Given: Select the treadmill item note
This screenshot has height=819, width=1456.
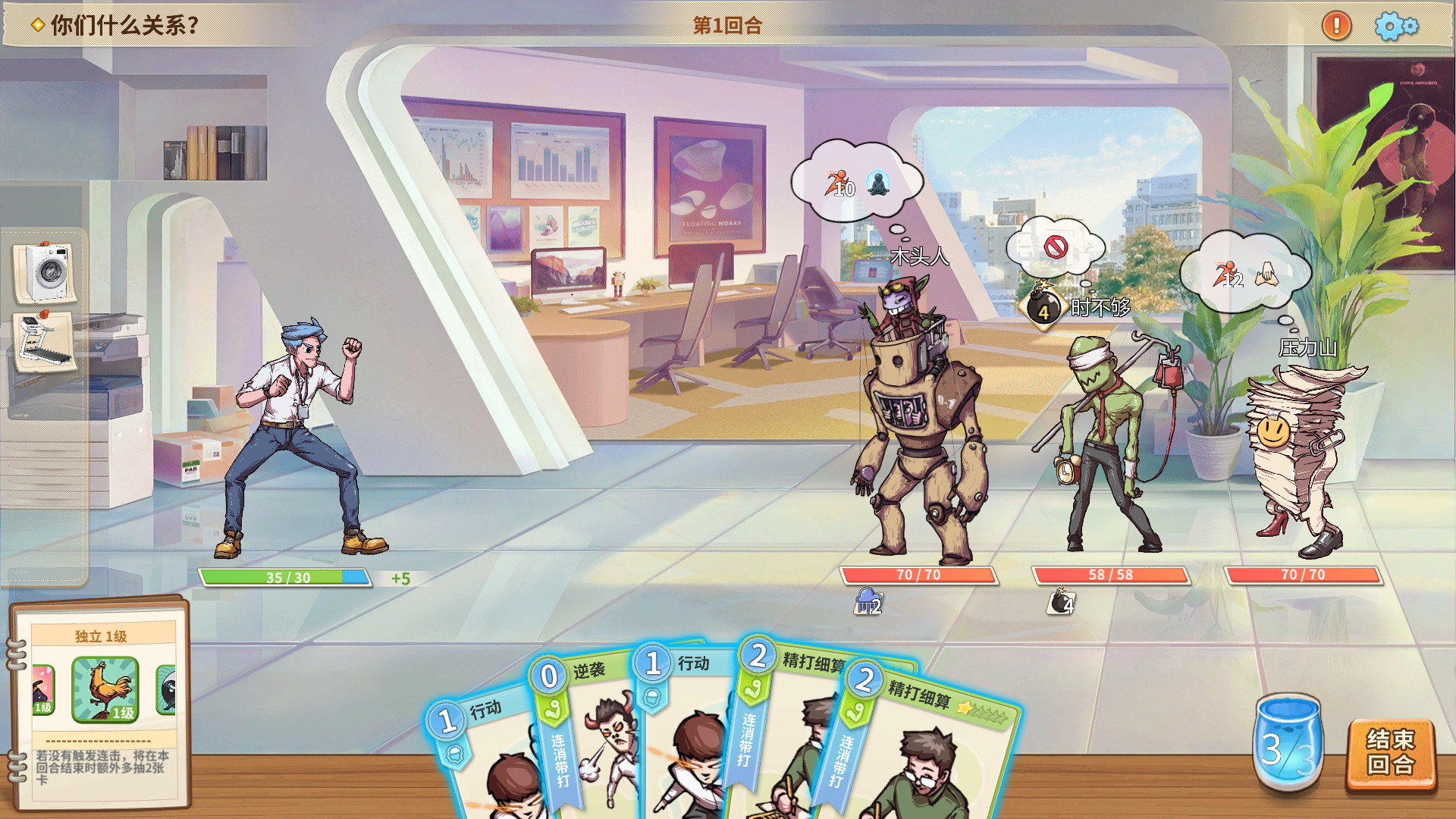Looking at the screenshot, I should (44, 340).
